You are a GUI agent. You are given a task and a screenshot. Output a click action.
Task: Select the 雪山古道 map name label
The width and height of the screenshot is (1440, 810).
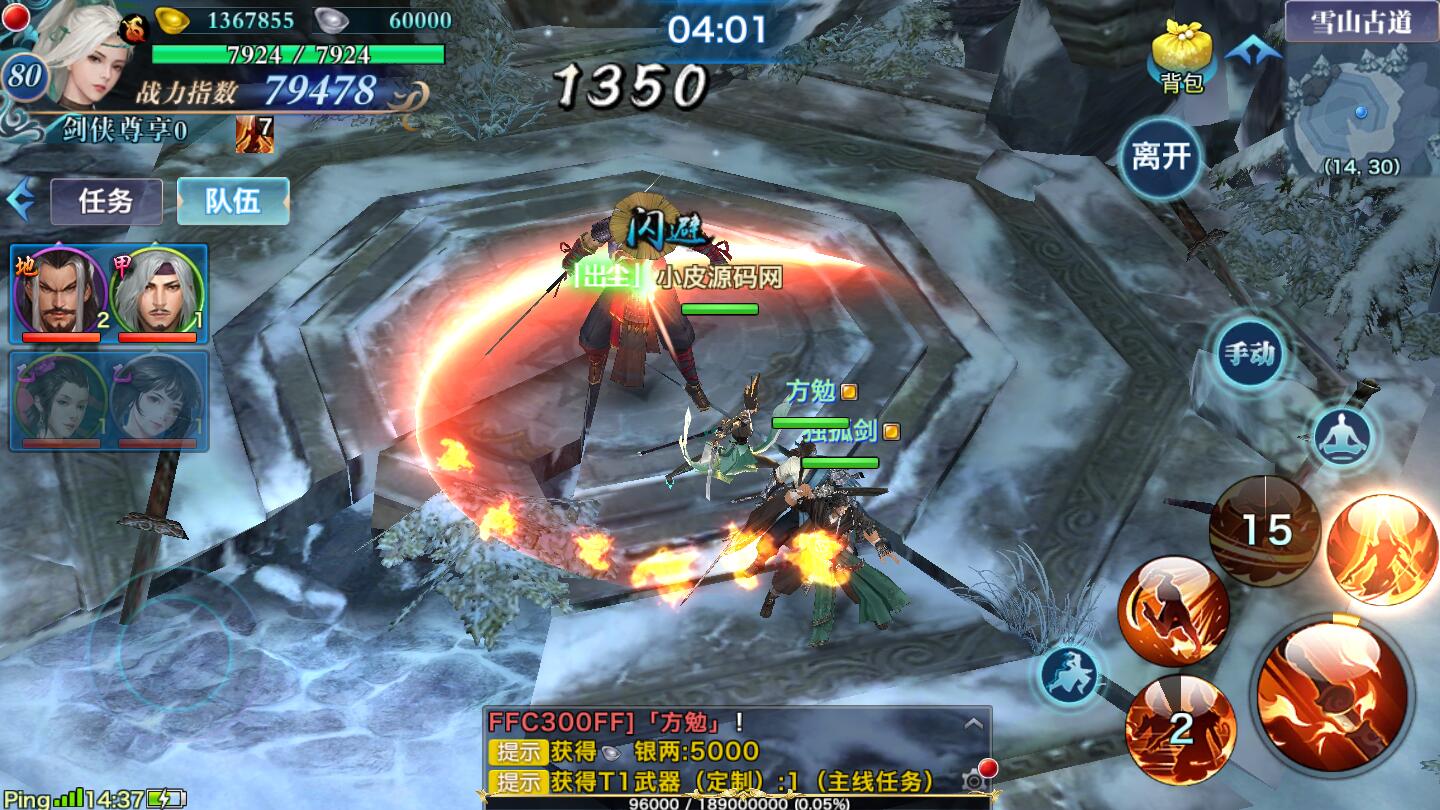[1361, 22]
